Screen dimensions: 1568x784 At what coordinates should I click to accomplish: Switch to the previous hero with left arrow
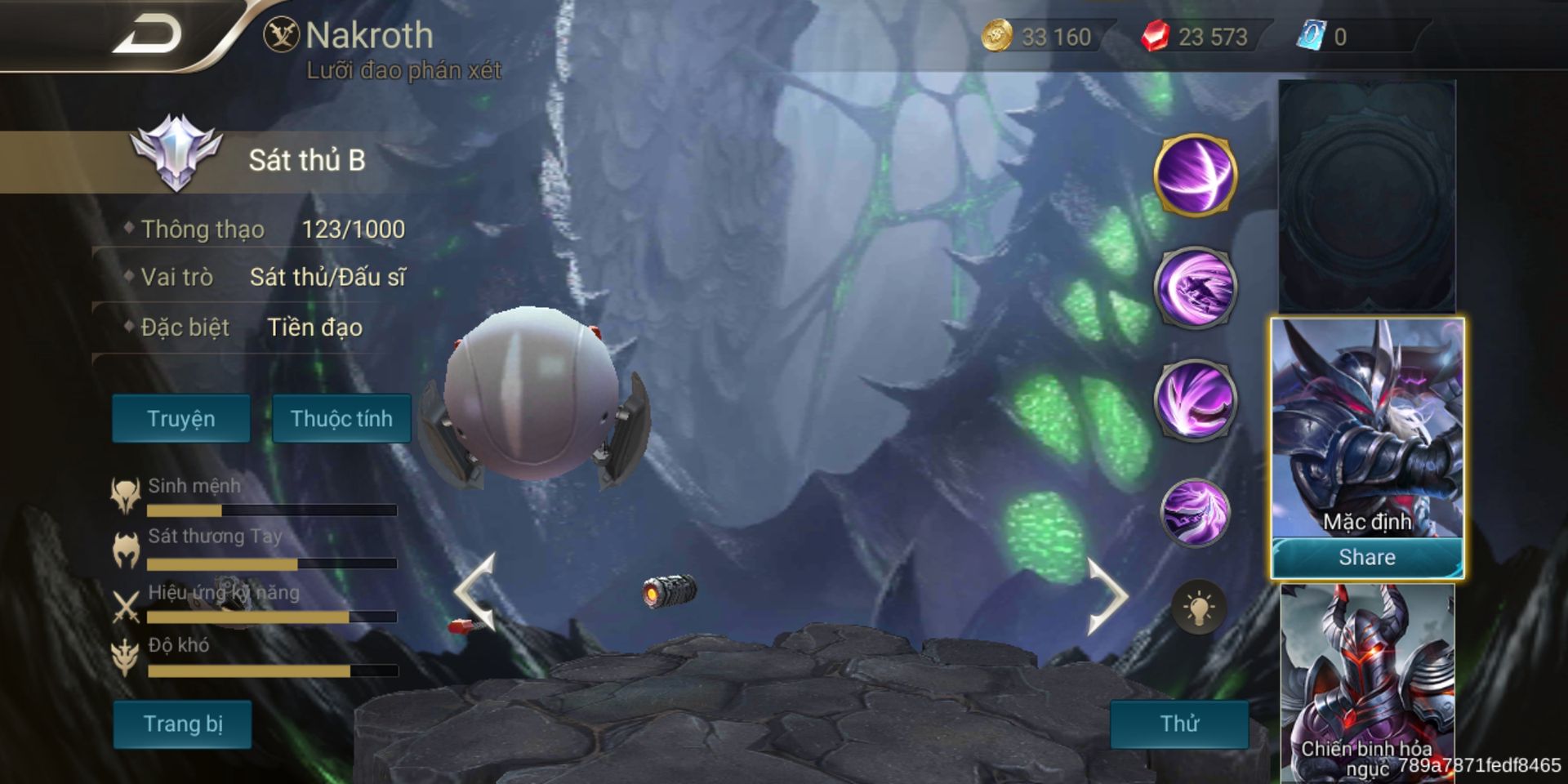[476, 592]
